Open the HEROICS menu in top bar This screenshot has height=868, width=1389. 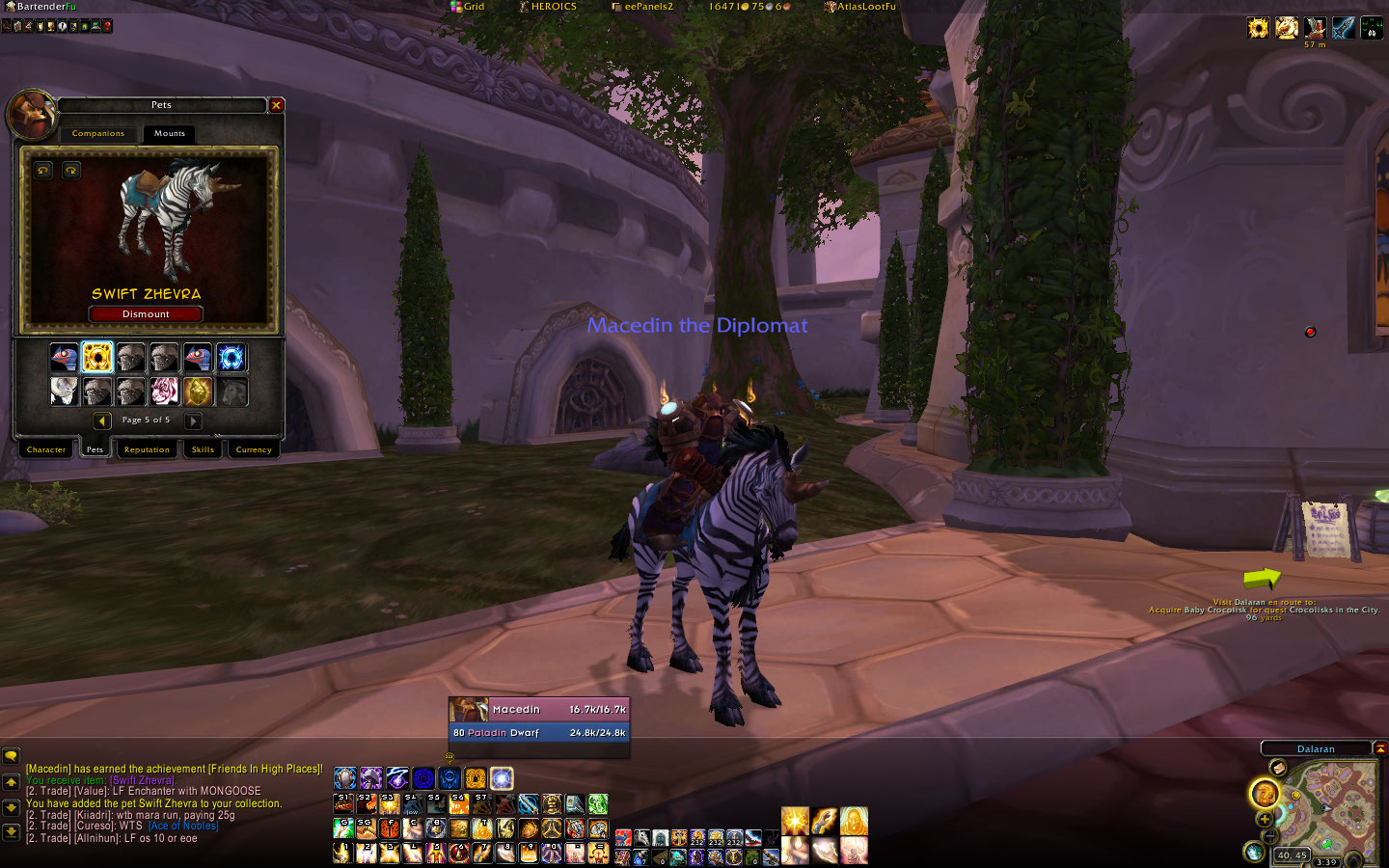(x=548, y=7)
